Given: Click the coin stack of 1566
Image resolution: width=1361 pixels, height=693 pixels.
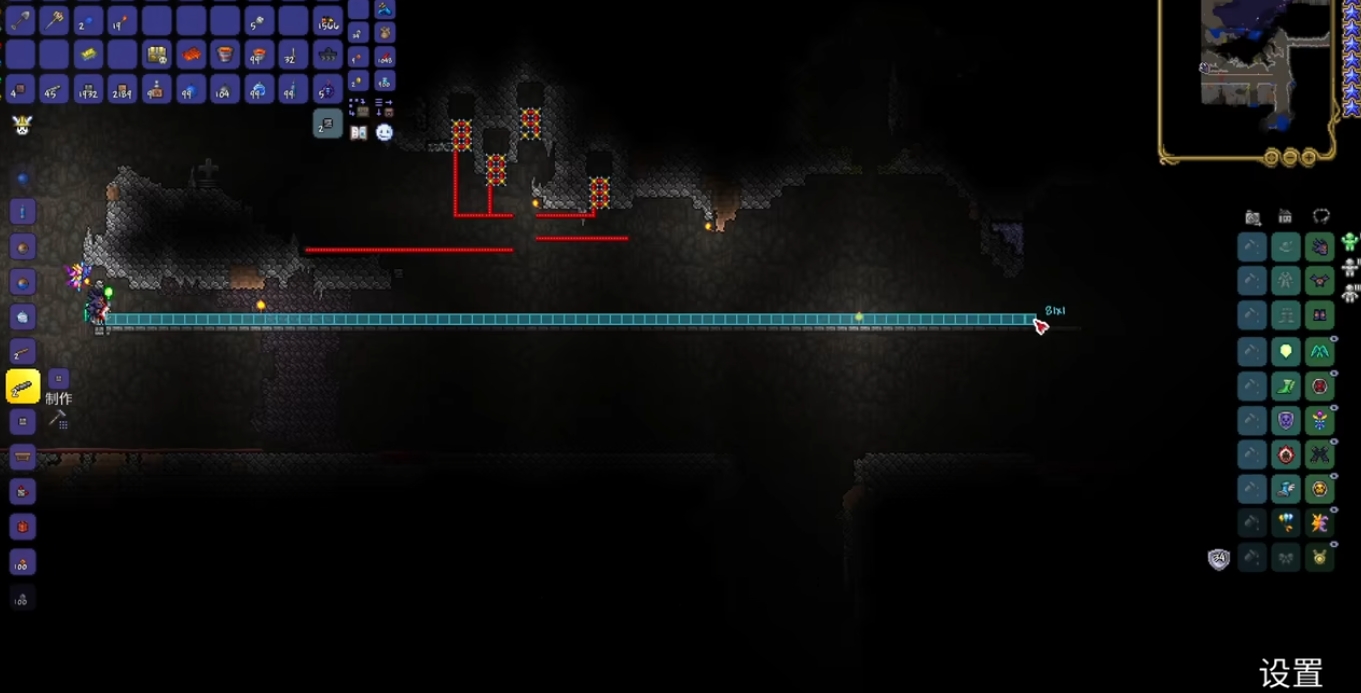Looking at the screenshot, I should tap(328, 21).
